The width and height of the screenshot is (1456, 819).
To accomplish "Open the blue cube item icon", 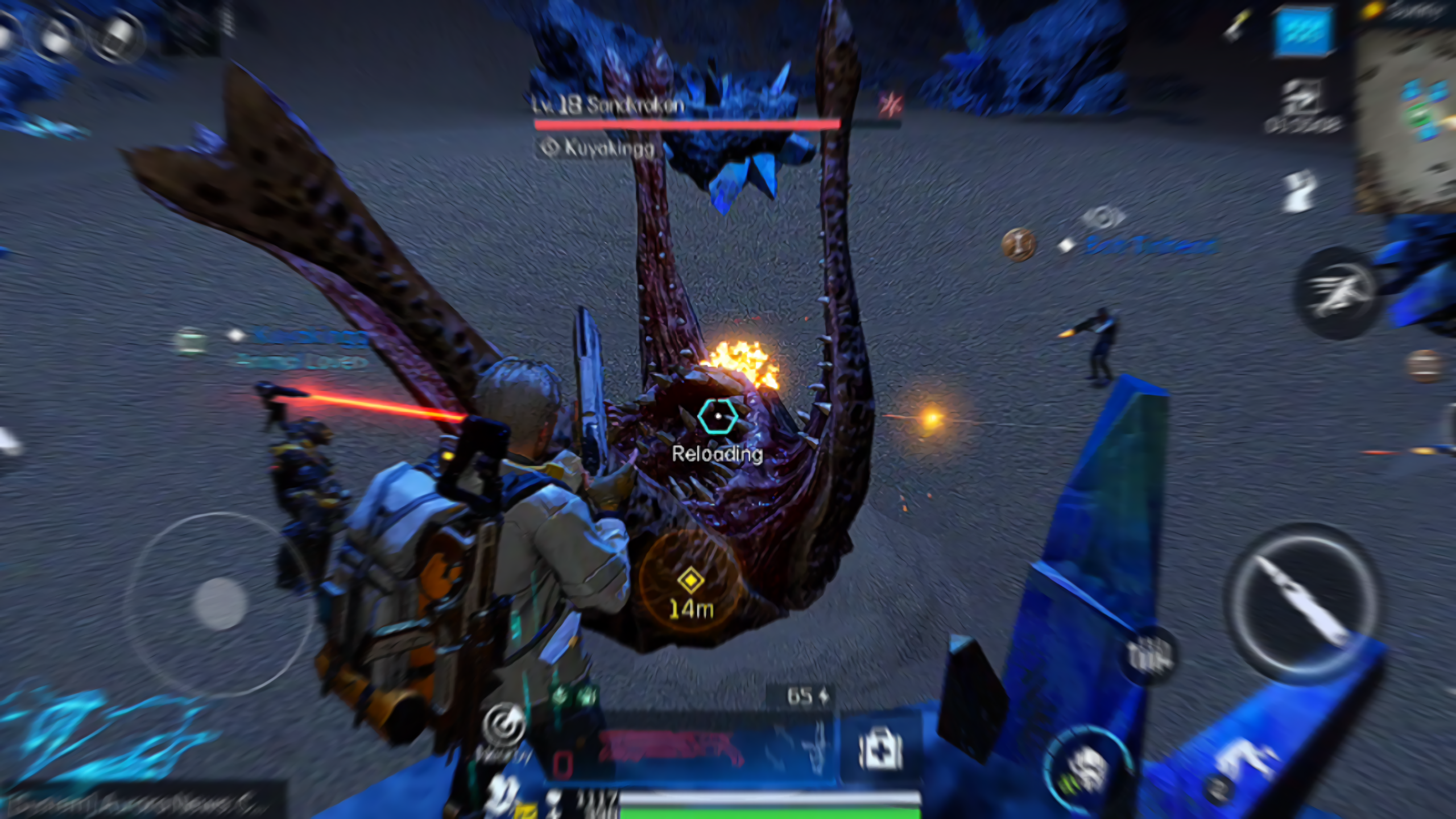I will coord(1304,31).
